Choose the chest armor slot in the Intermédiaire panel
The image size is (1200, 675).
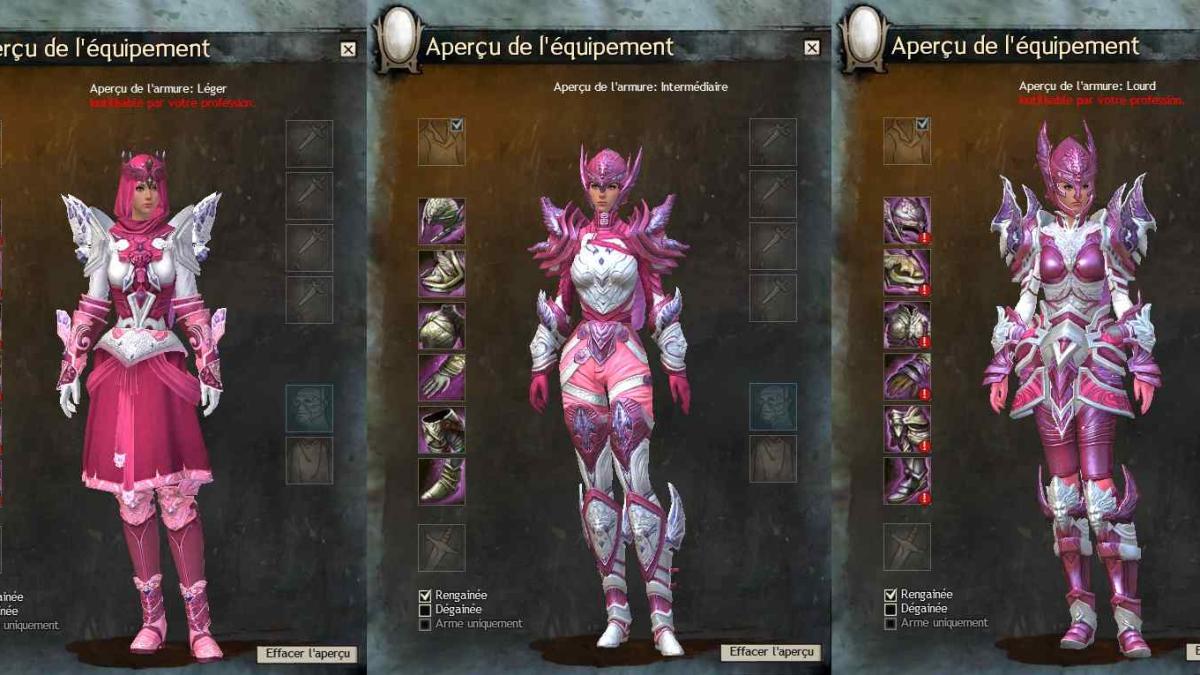click(441, 325)
